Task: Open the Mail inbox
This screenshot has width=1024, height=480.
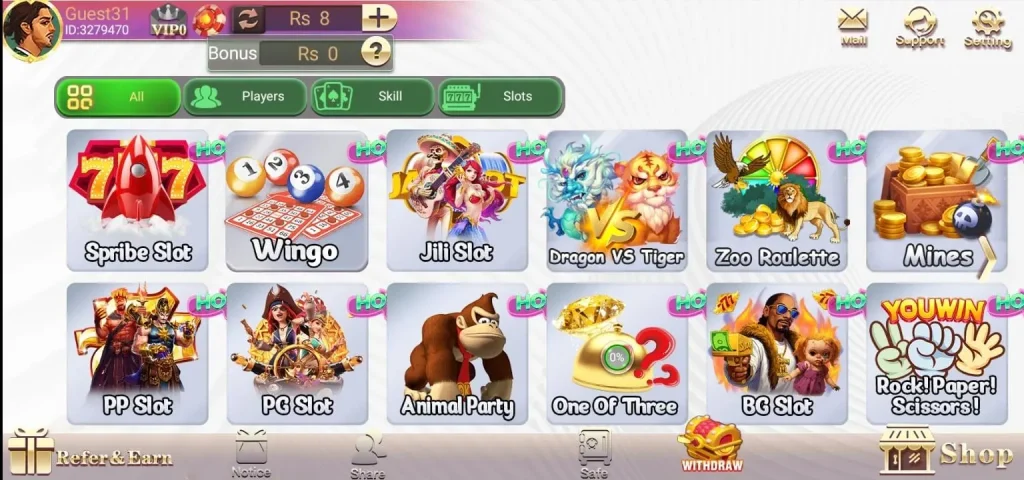Action: tap(853, 26)
